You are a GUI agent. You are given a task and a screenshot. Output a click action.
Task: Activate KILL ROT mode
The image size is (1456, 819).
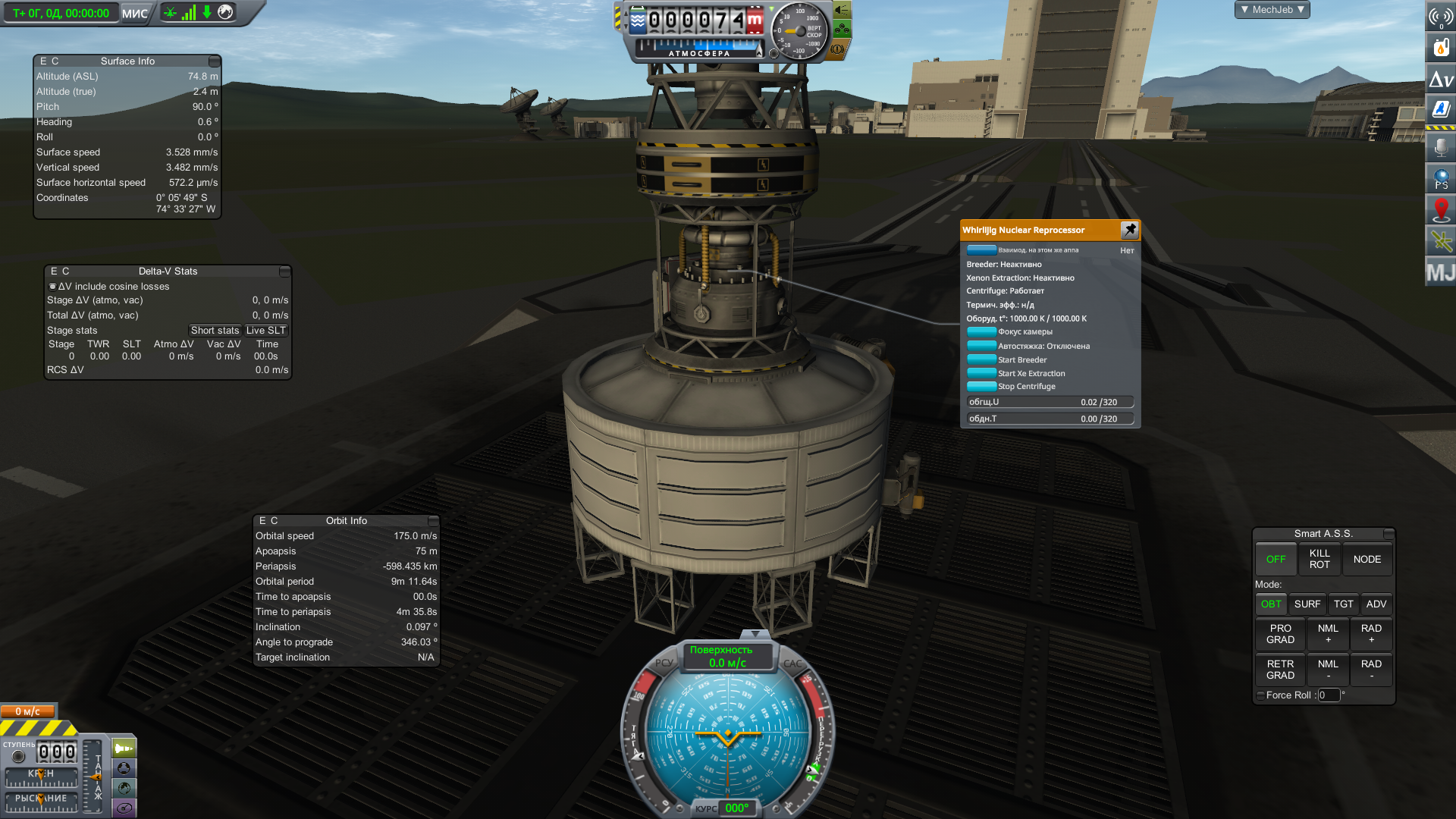pos(1319,560)
